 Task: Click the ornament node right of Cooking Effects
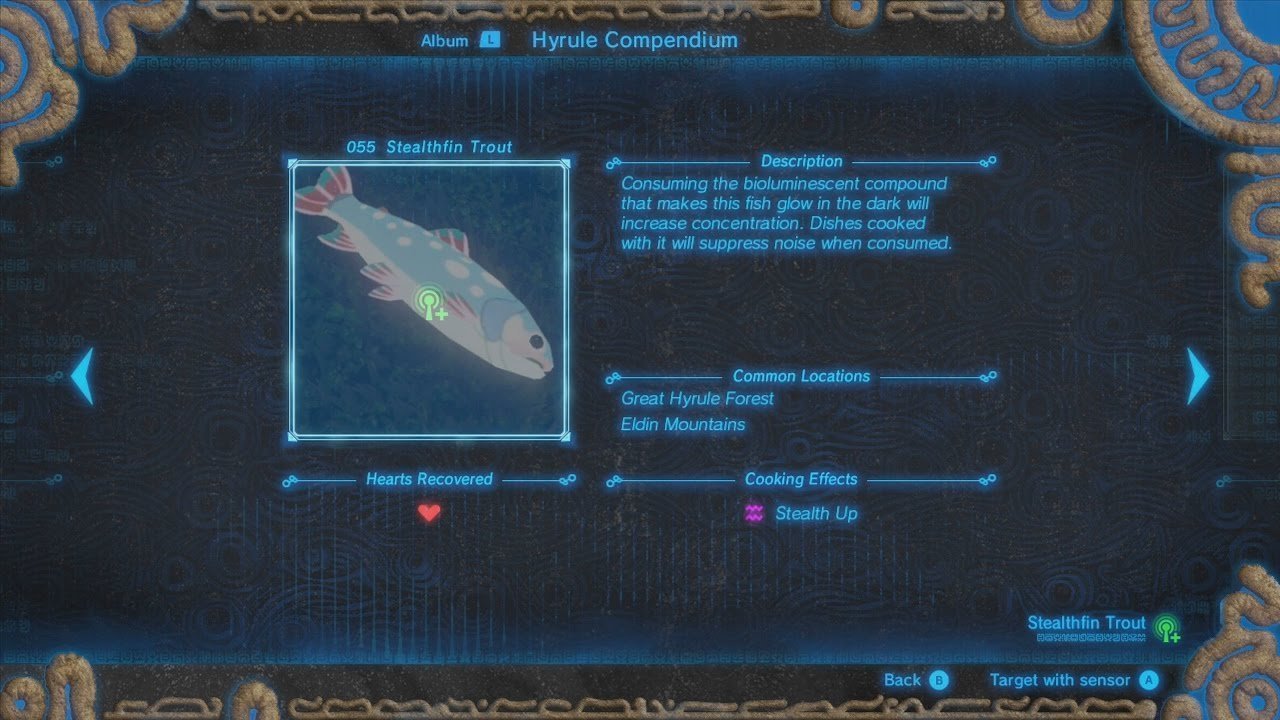[987, 479]
